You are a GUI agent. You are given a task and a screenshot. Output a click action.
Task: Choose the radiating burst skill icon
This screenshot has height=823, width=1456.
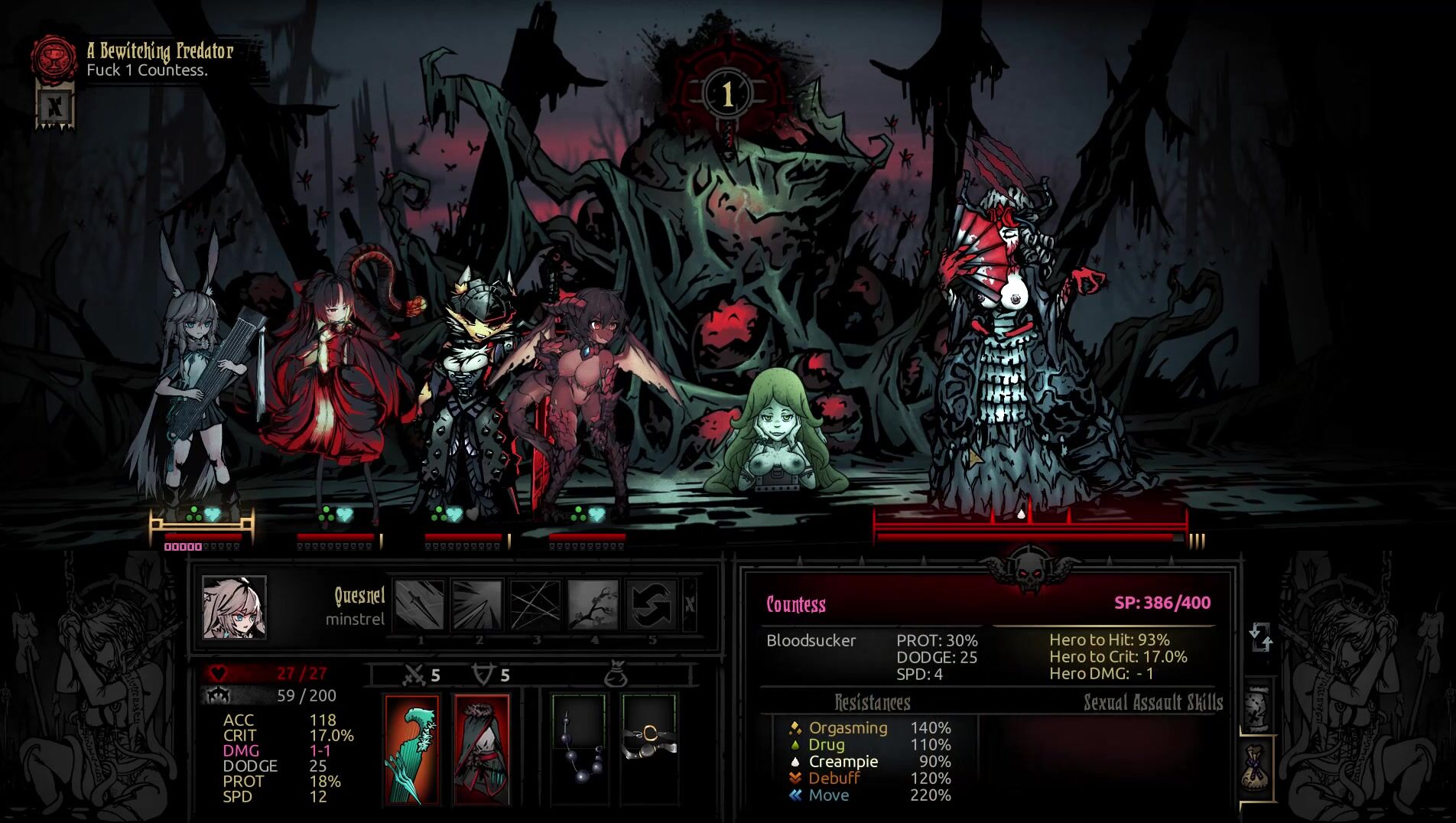(477, 604)
